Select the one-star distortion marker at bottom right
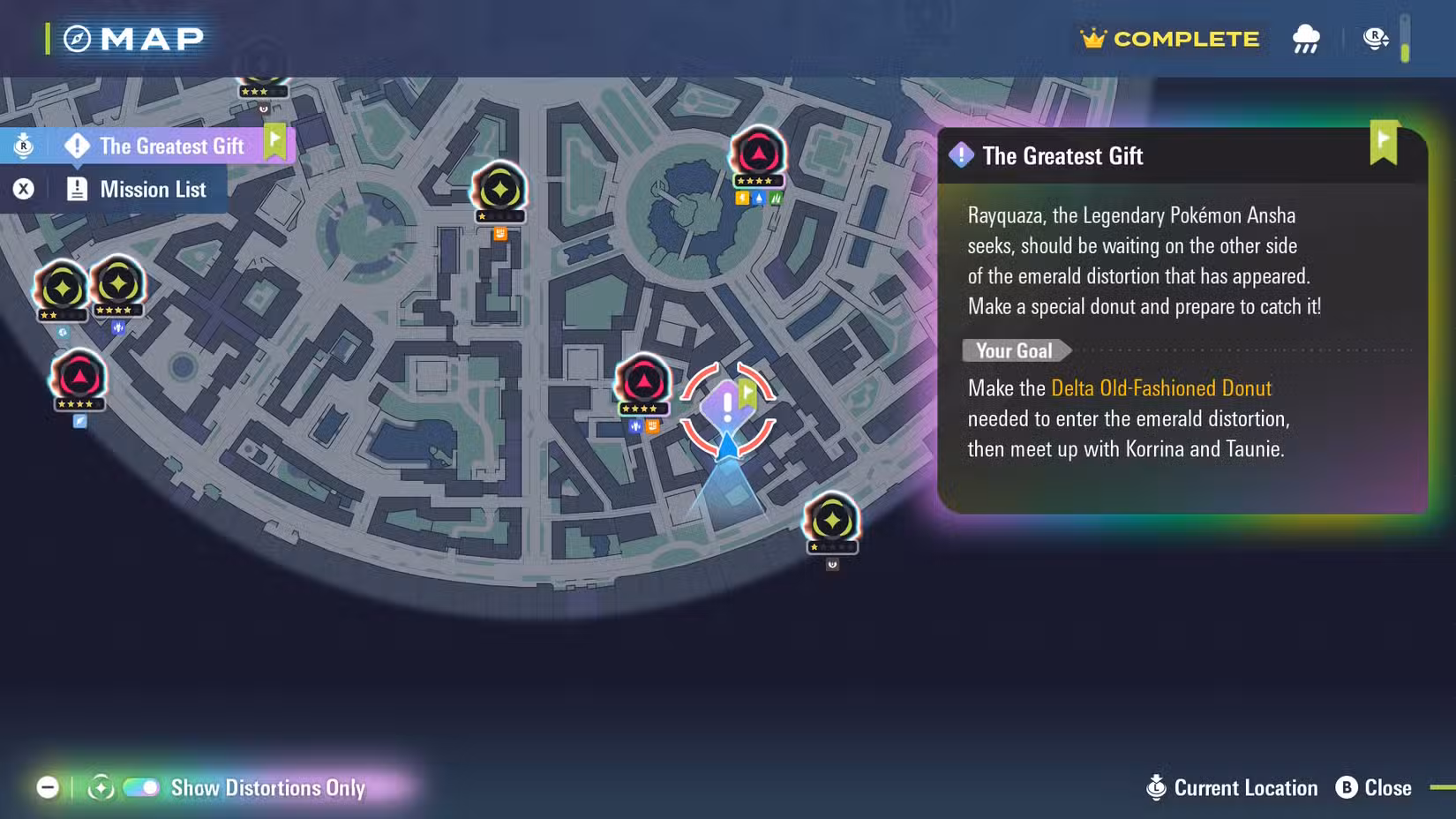Viewport: 1456px width, 819px height. click(x=831, y=522)
